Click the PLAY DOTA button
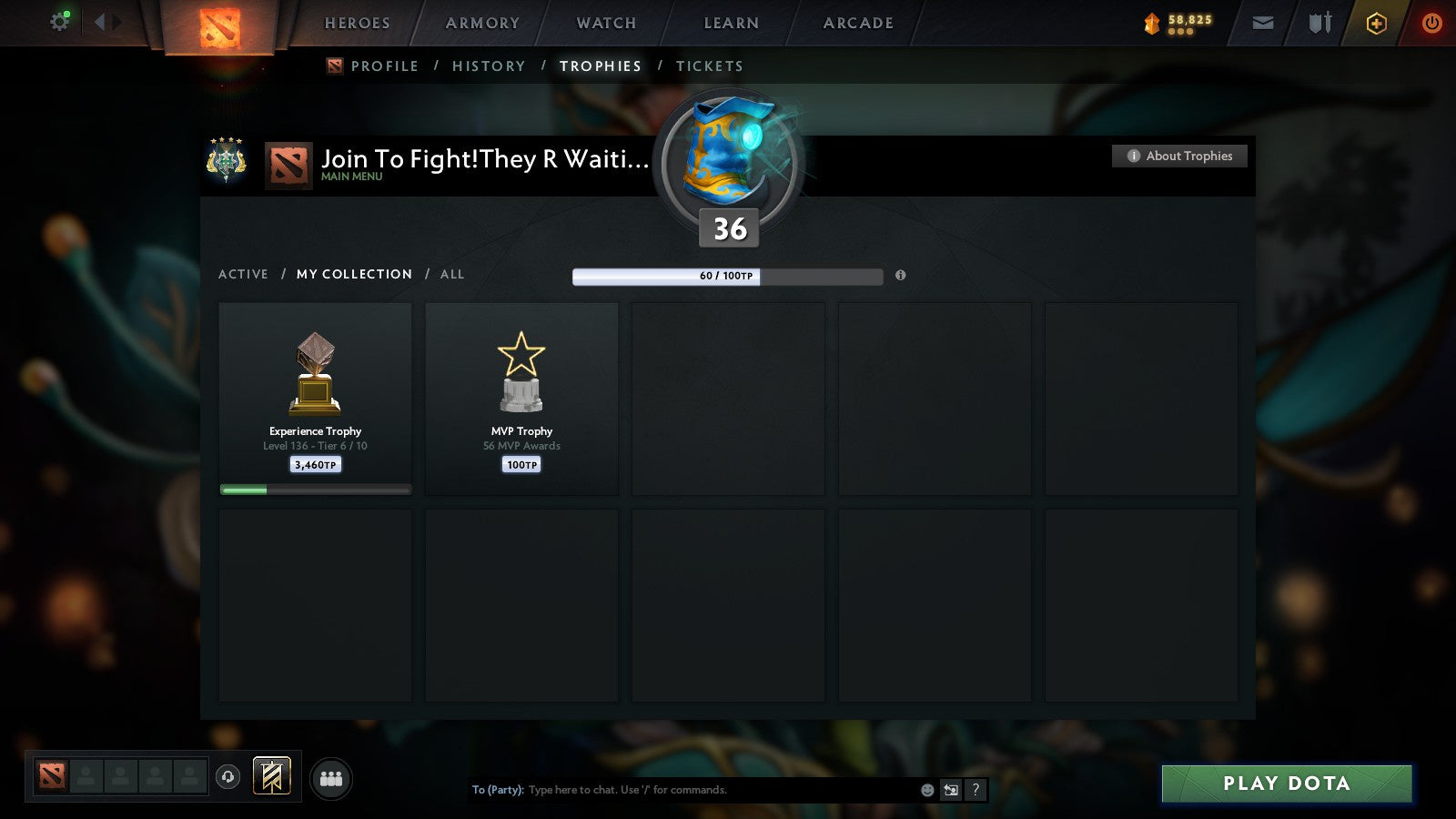Image resolution: width=1456 pixels, height=819 pixels. [1286, 783]
